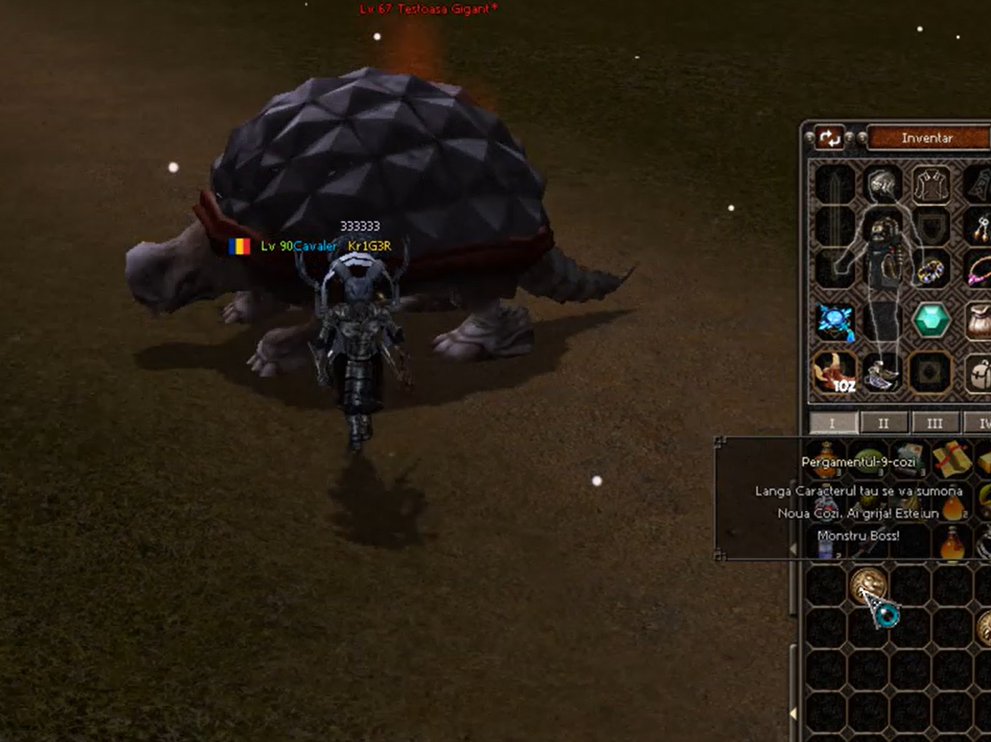Select the pink necklace slot
This screenshot has width=991, height=742.
[x=979, y=270]
